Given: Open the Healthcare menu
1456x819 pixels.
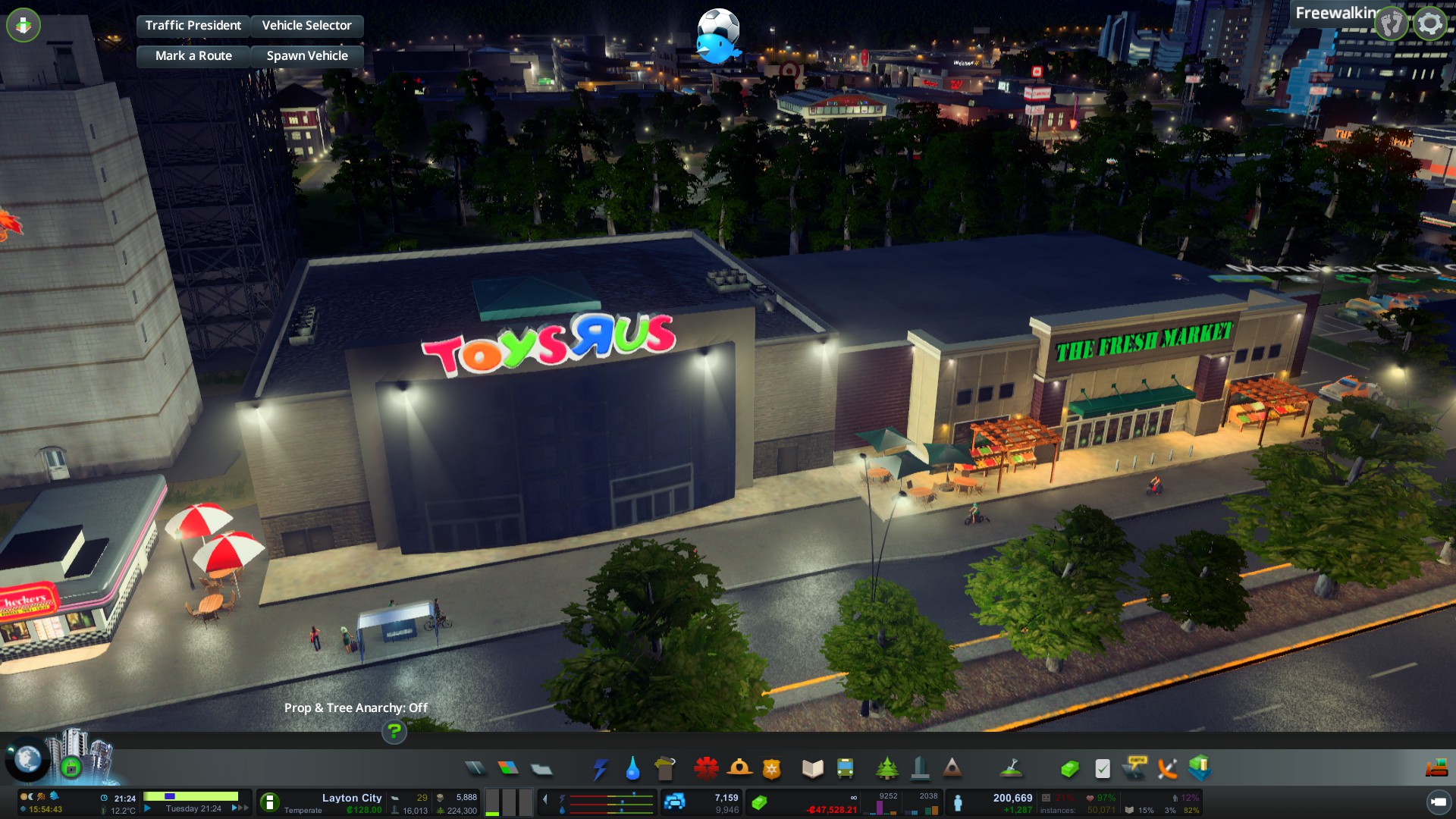Looking at the screenshot, I should (706, 769).
